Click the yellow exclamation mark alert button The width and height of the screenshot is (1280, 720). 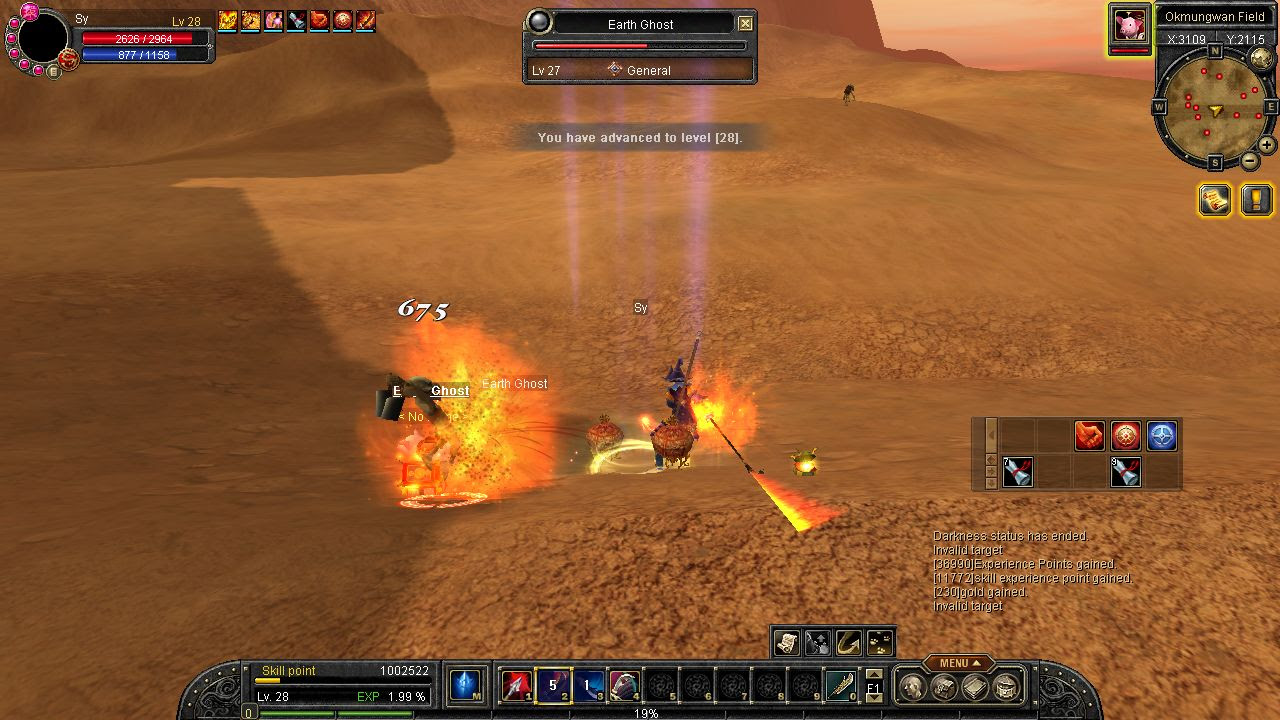click(x=1257, y=200)
